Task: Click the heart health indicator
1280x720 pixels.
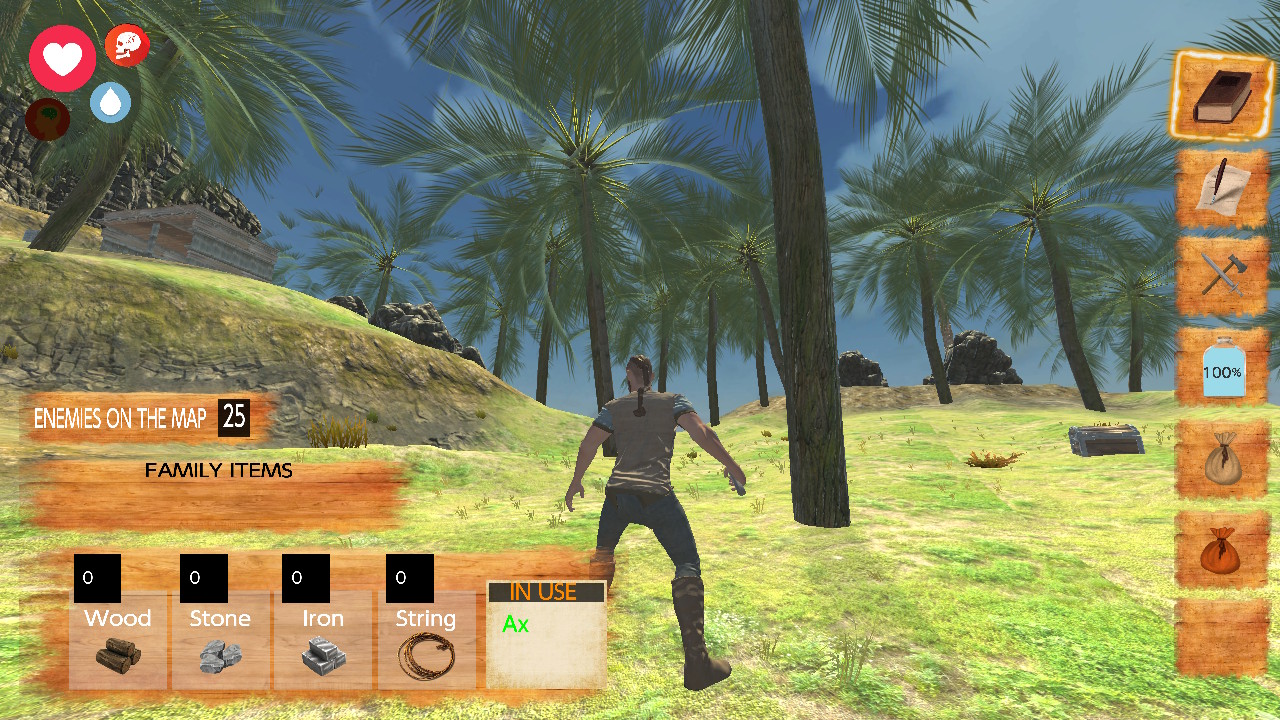Action: (62, 58)
